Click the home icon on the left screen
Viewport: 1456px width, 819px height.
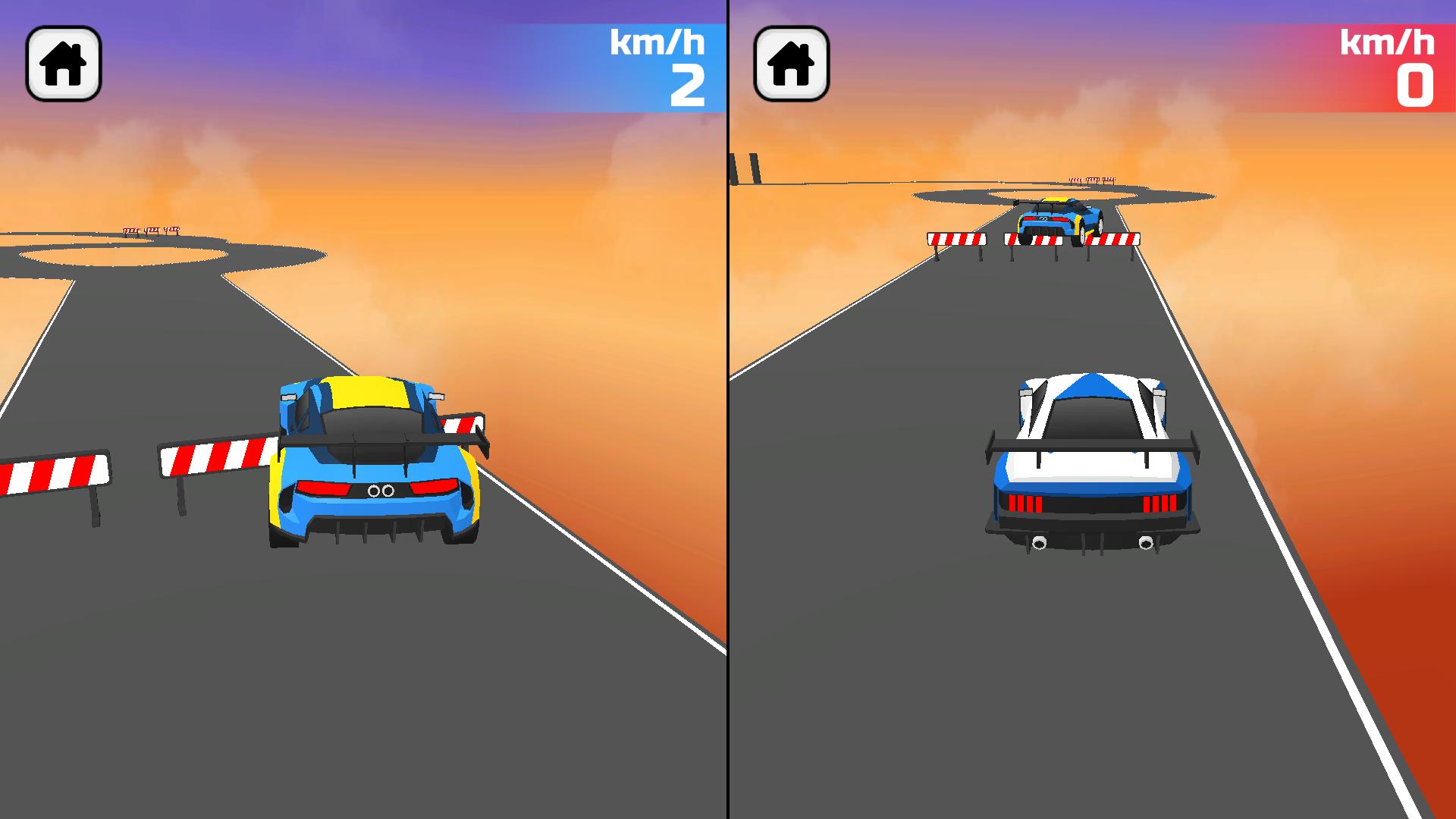(x=64, y=64)
